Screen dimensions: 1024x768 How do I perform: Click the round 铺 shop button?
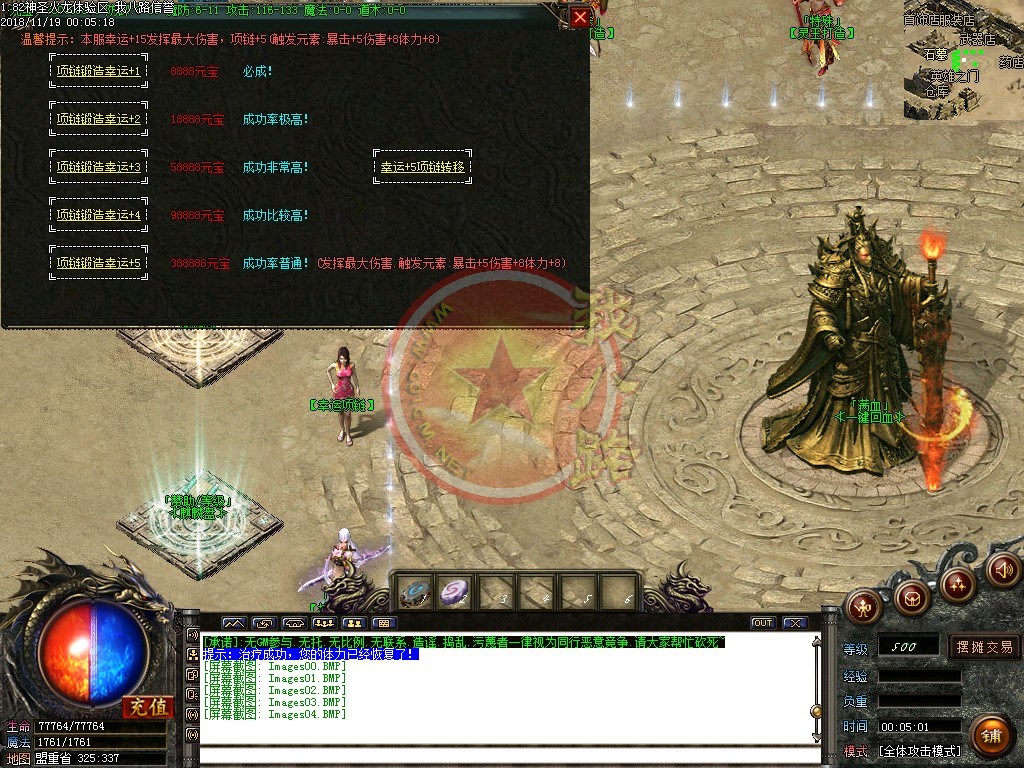[990, 737]
